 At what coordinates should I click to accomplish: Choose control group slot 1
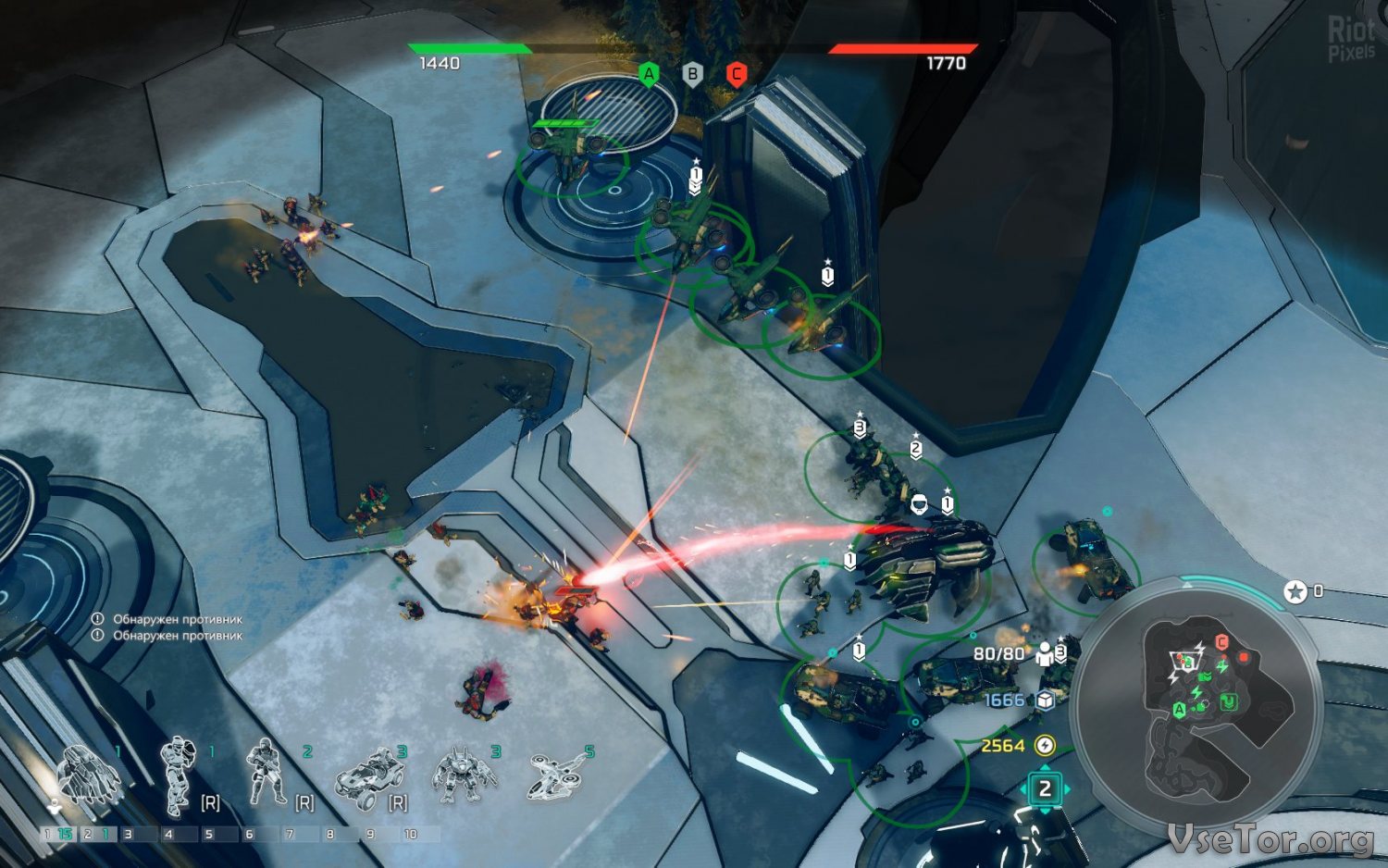tap(59, 834)
